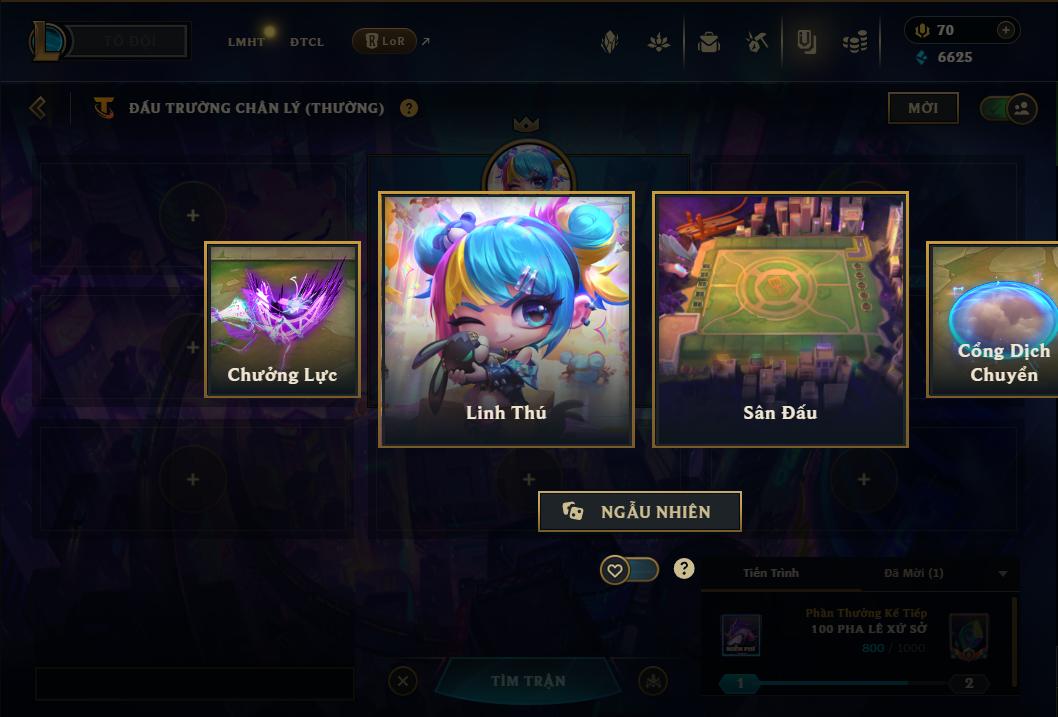Image resolution: width=1058 pixels, height=717 pixels.
Task: Go back with the left arrow button
Action: (38, 107)
